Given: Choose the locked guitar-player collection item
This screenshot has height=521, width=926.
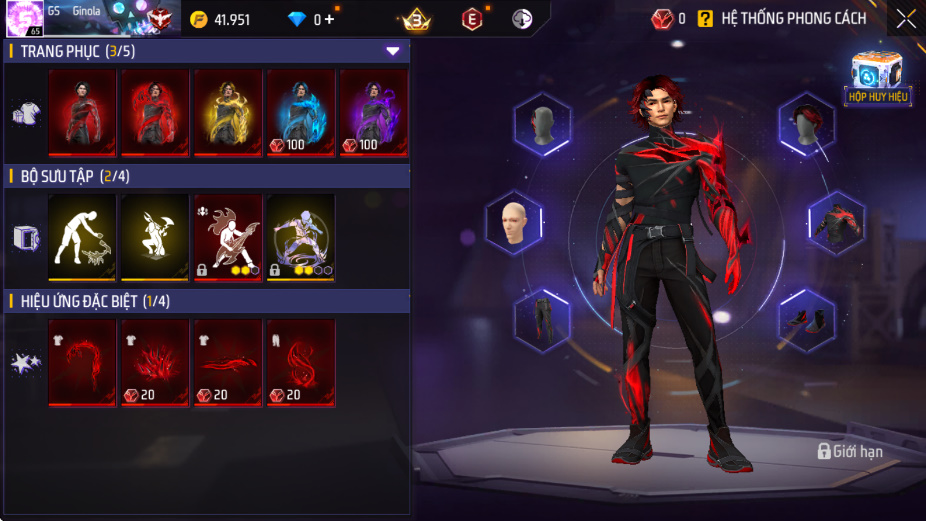Looking at the screenshot, I should tap(228, 237).
